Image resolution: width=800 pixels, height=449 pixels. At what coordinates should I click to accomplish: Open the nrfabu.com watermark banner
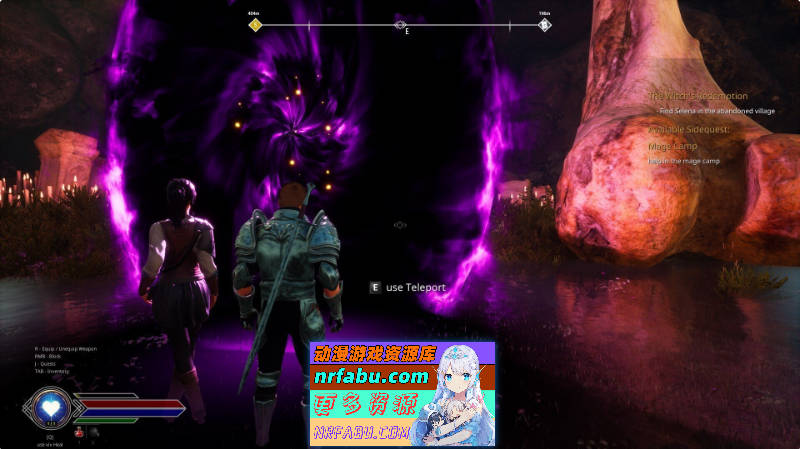[x=402, y=393]
